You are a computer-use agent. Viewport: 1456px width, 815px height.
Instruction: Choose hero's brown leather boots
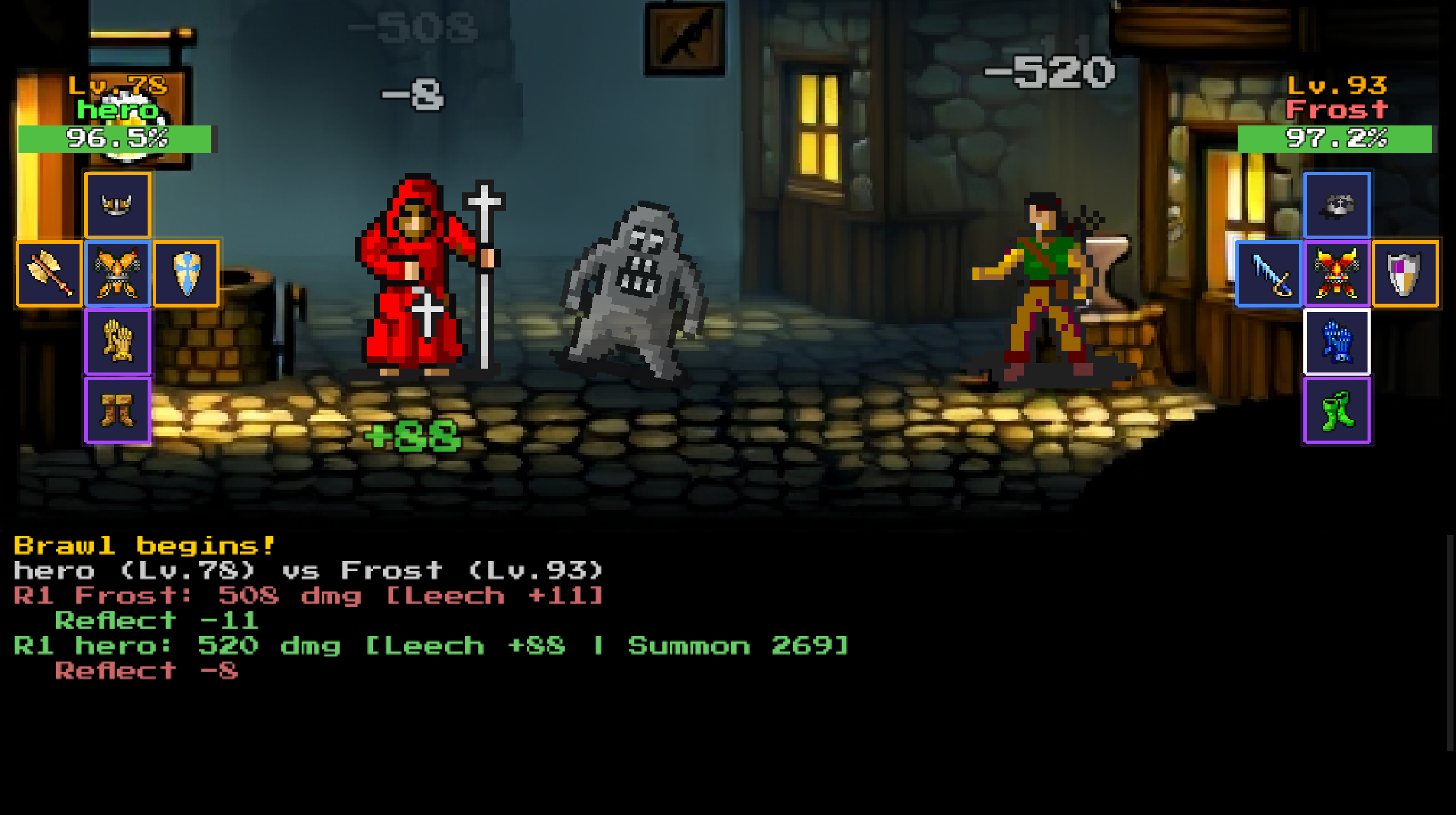point(118,411)
